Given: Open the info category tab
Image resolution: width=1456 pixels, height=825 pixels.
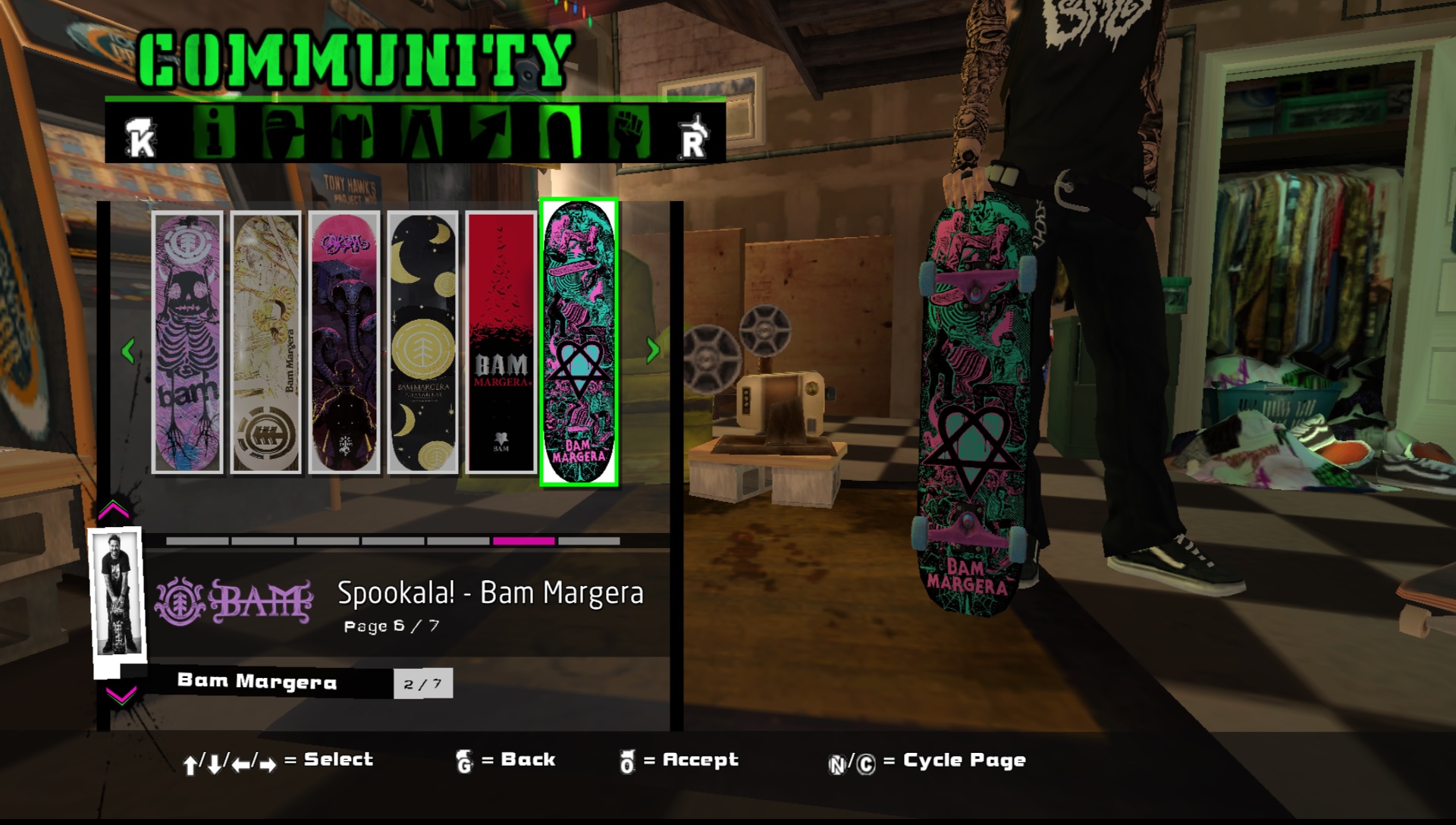Looking at the screenshot, I should pyautogui.click(x=213, y=132).
